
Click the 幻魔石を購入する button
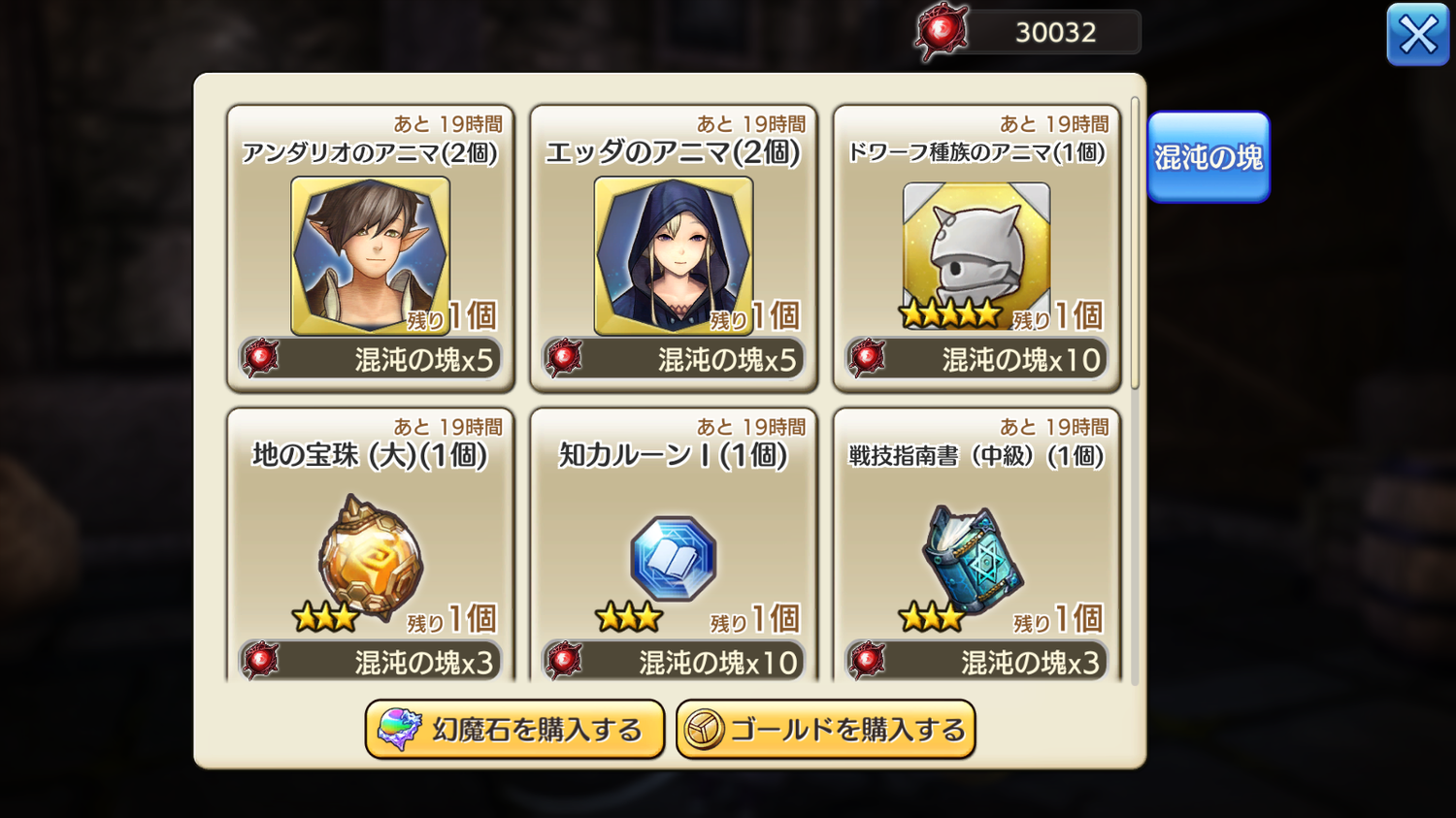(514, 730)
